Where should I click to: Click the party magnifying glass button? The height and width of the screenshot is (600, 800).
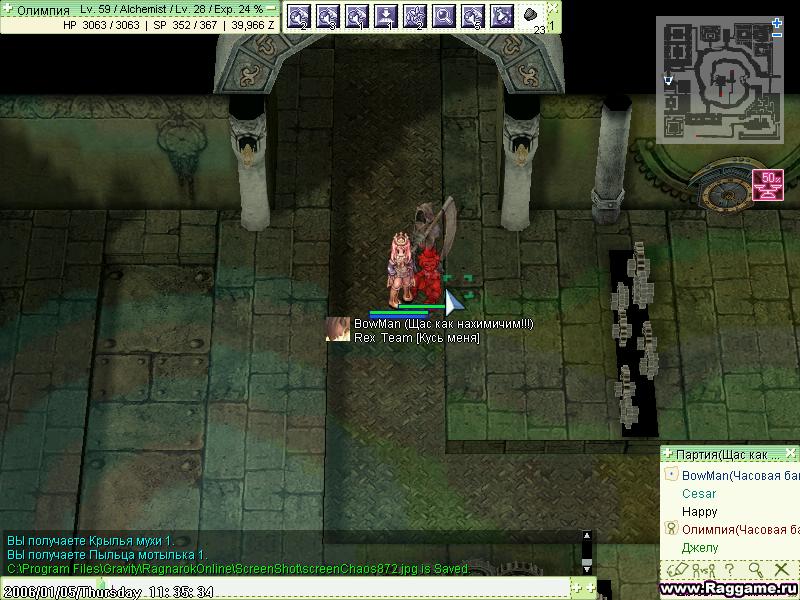755,569
